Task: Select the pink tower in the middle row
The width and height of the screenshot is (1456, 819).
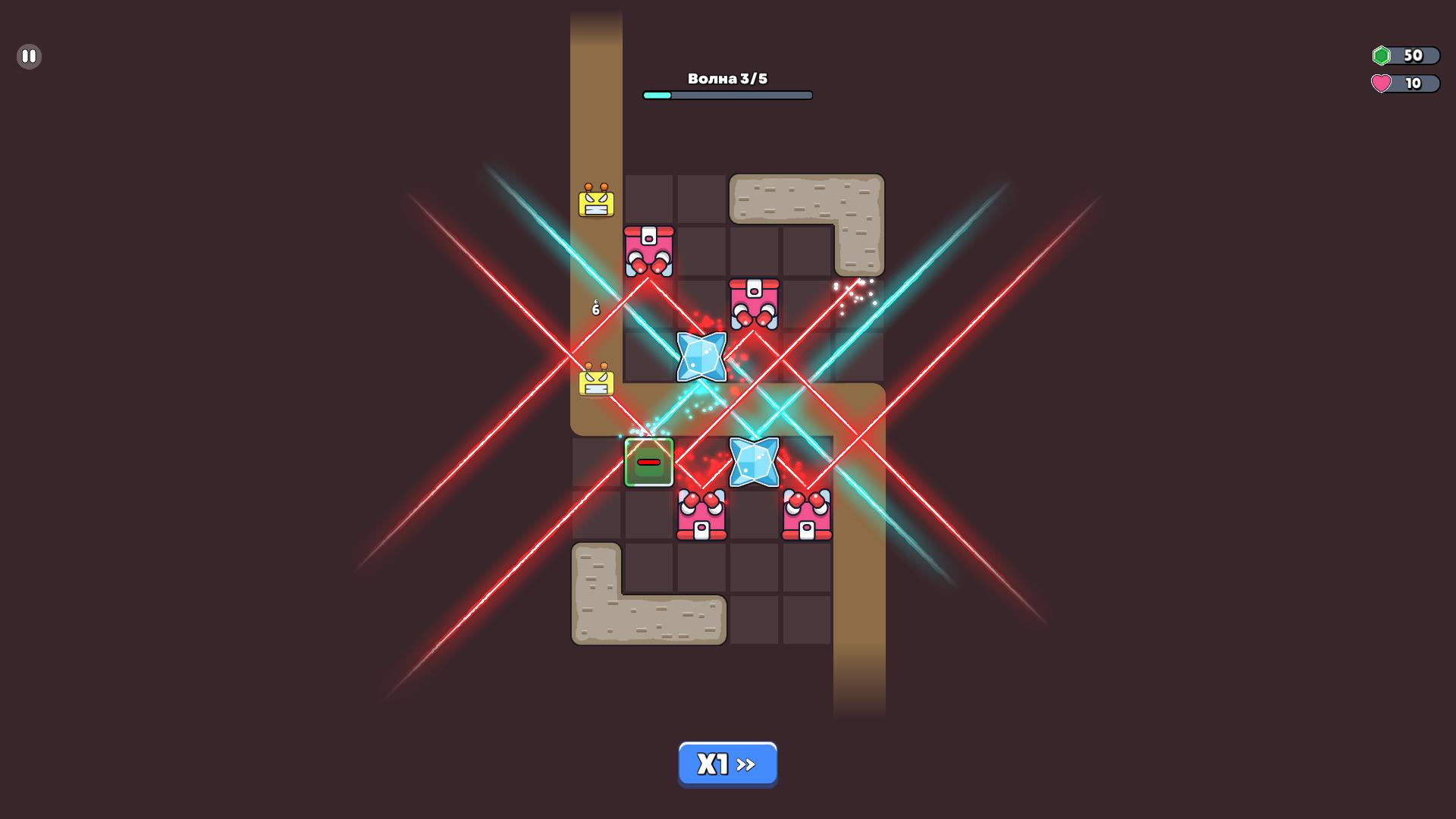Action: tap(755, 303)
